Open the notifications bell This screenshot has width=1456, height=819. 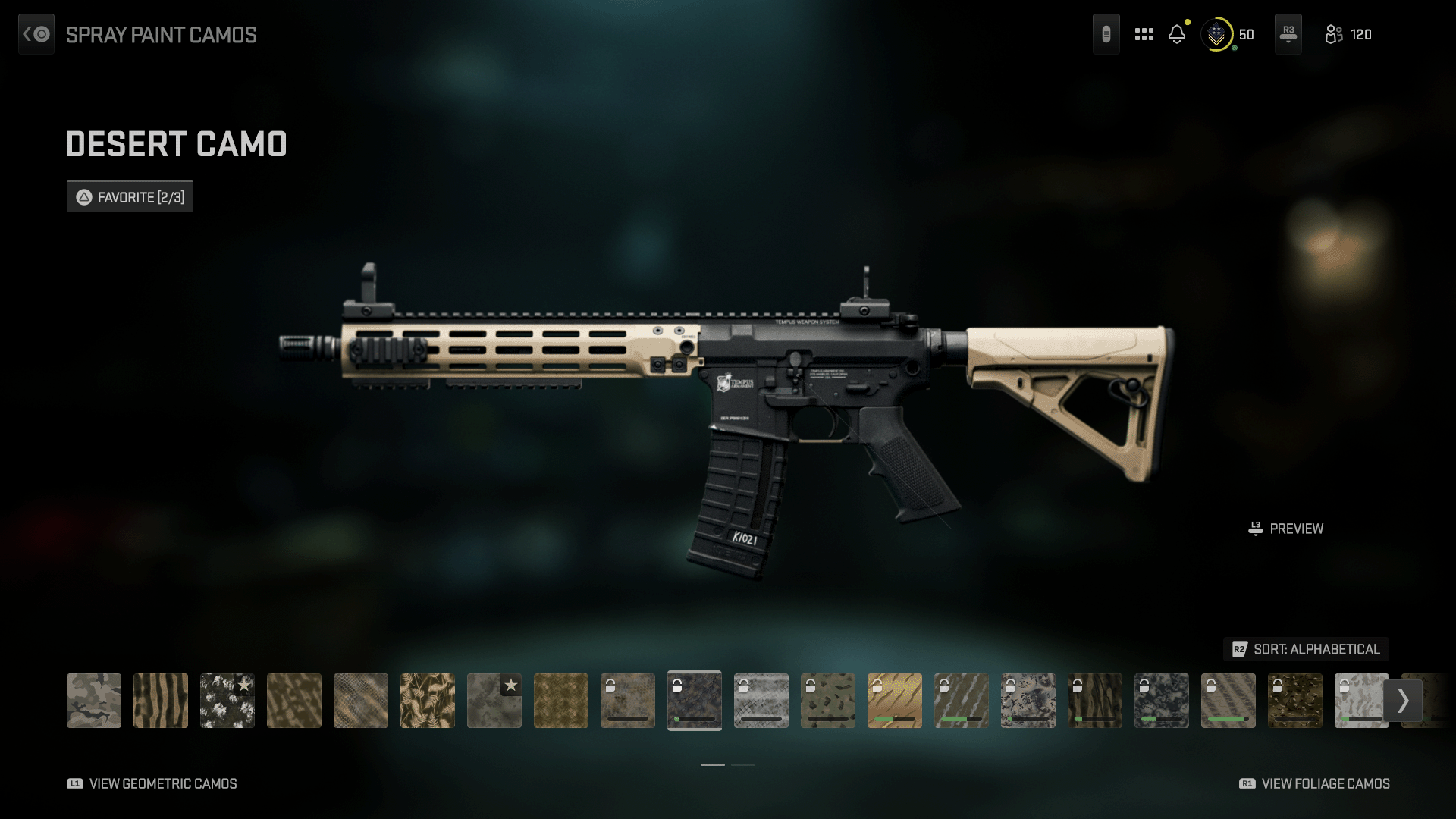pos(1177,34)
